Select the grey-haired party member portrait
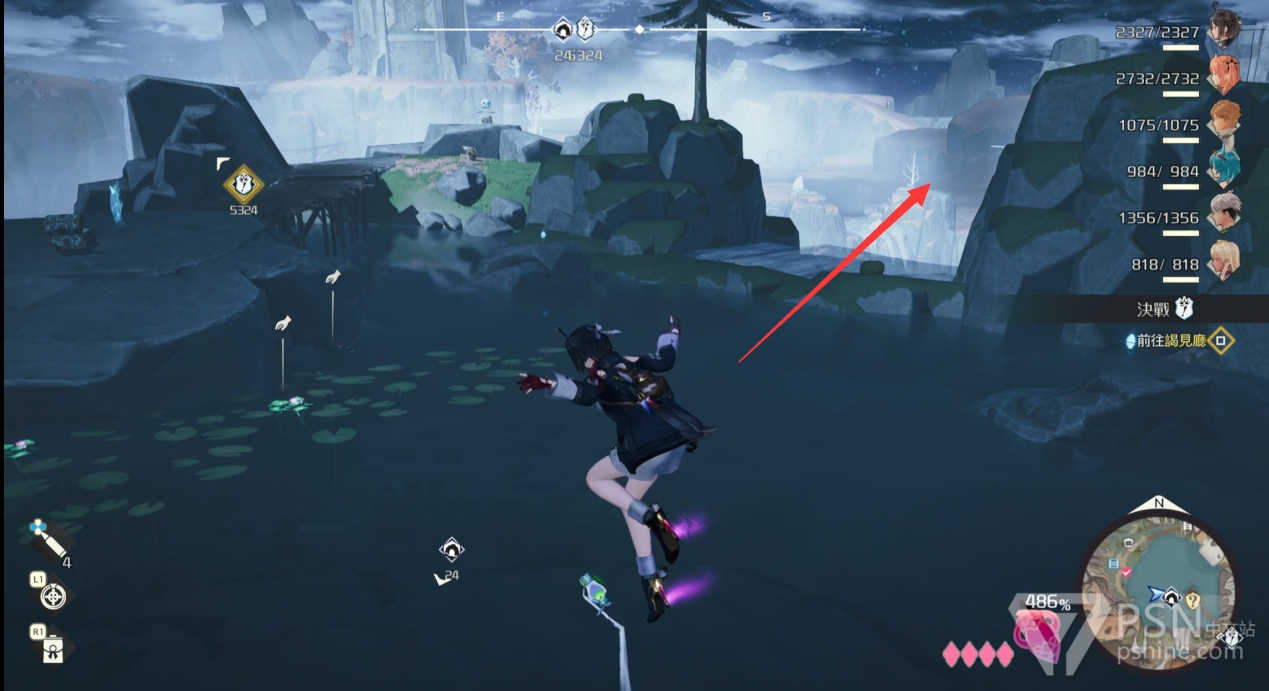1269x691 pixels. pos(1223,211)
